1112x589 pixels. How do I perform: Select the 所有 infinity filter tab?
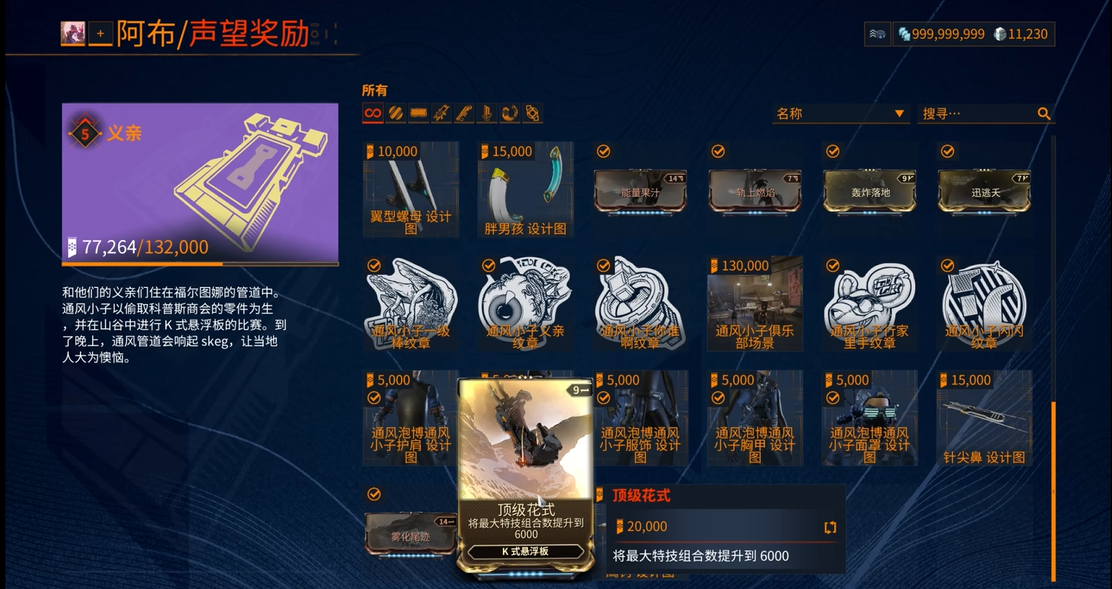point(373,113)
